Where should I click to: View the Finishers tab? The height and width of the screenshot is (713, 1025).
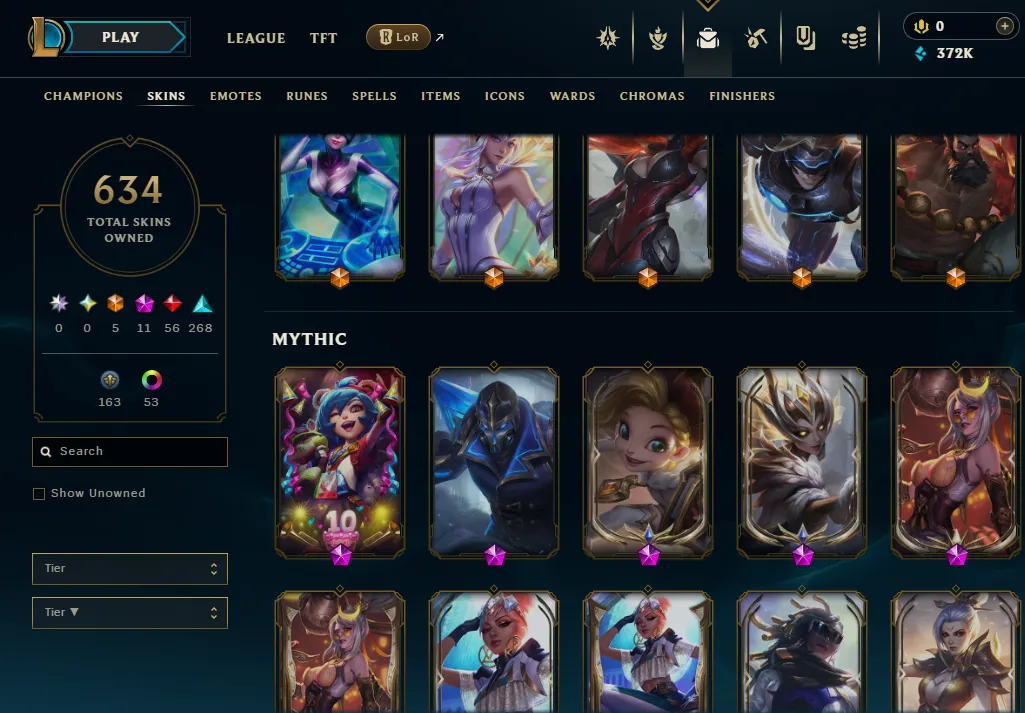[742, 96]
